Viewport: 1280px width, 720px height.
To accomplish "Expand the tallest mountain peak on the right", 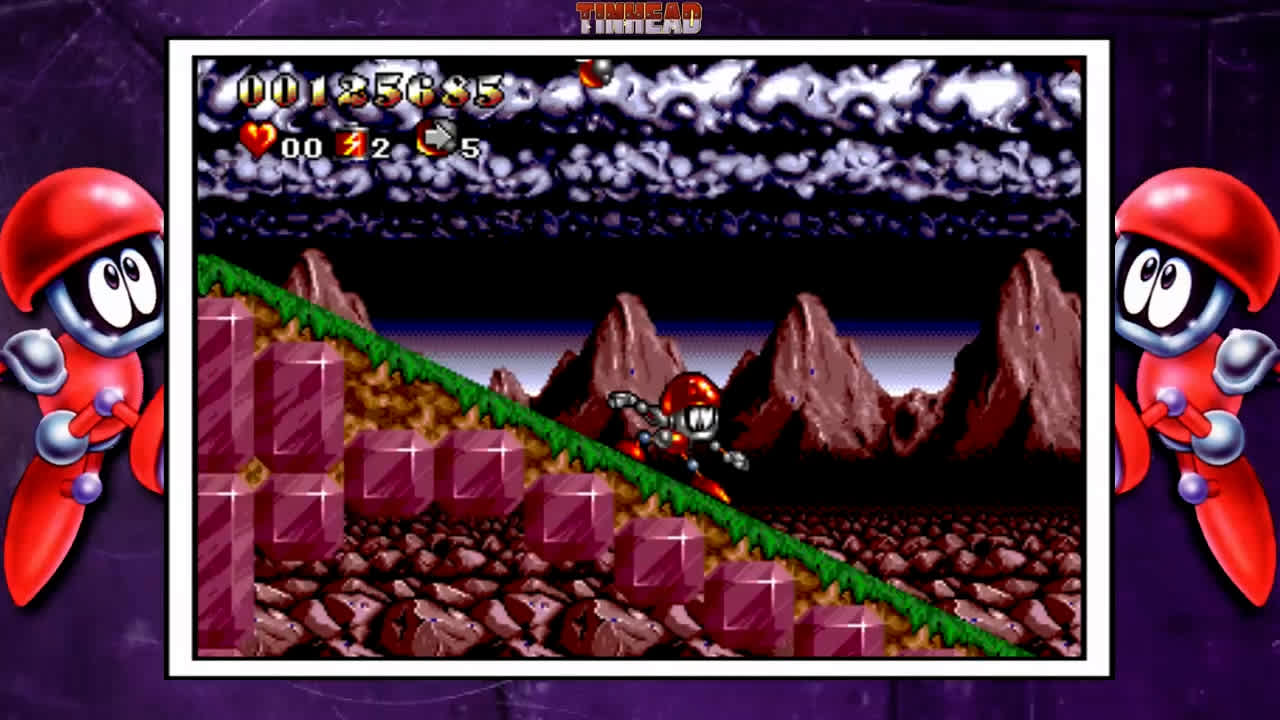I will tap(1030, 300).
